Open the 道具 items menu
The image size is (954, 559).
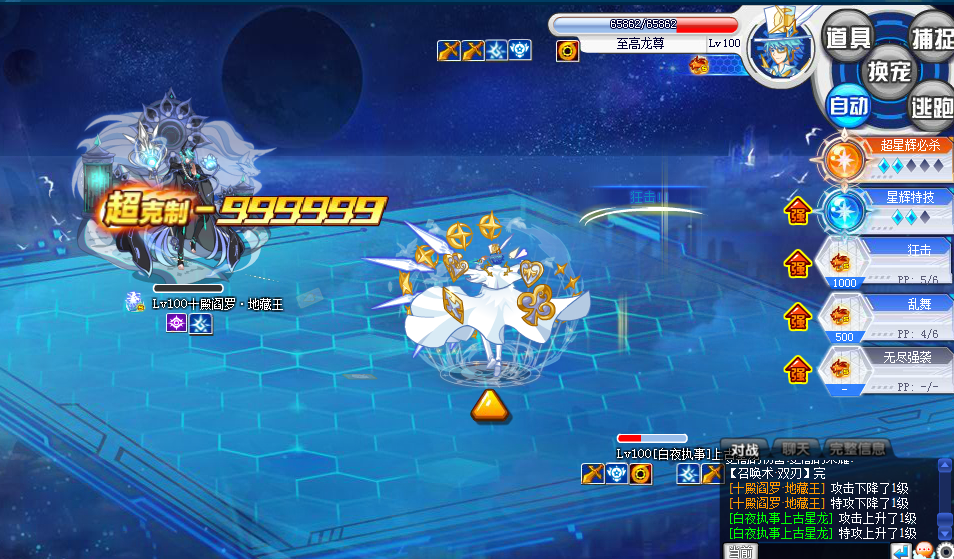click(848, 37)
